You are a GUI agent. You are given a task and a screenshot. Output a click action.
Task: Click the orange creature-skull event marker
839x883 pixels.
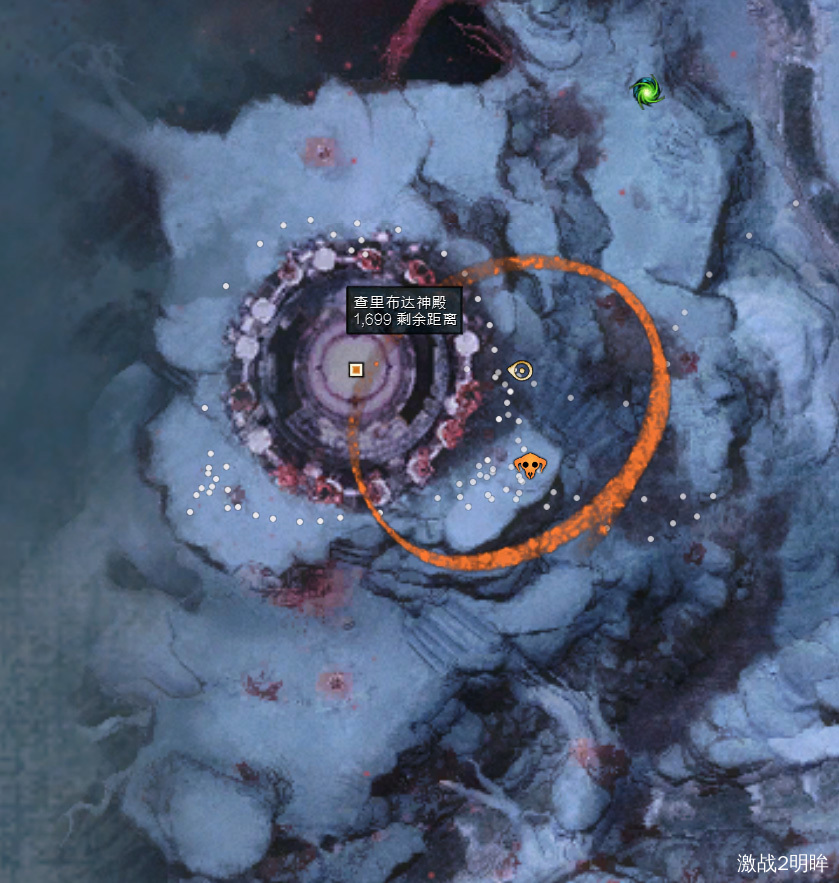tap(529, 465)
